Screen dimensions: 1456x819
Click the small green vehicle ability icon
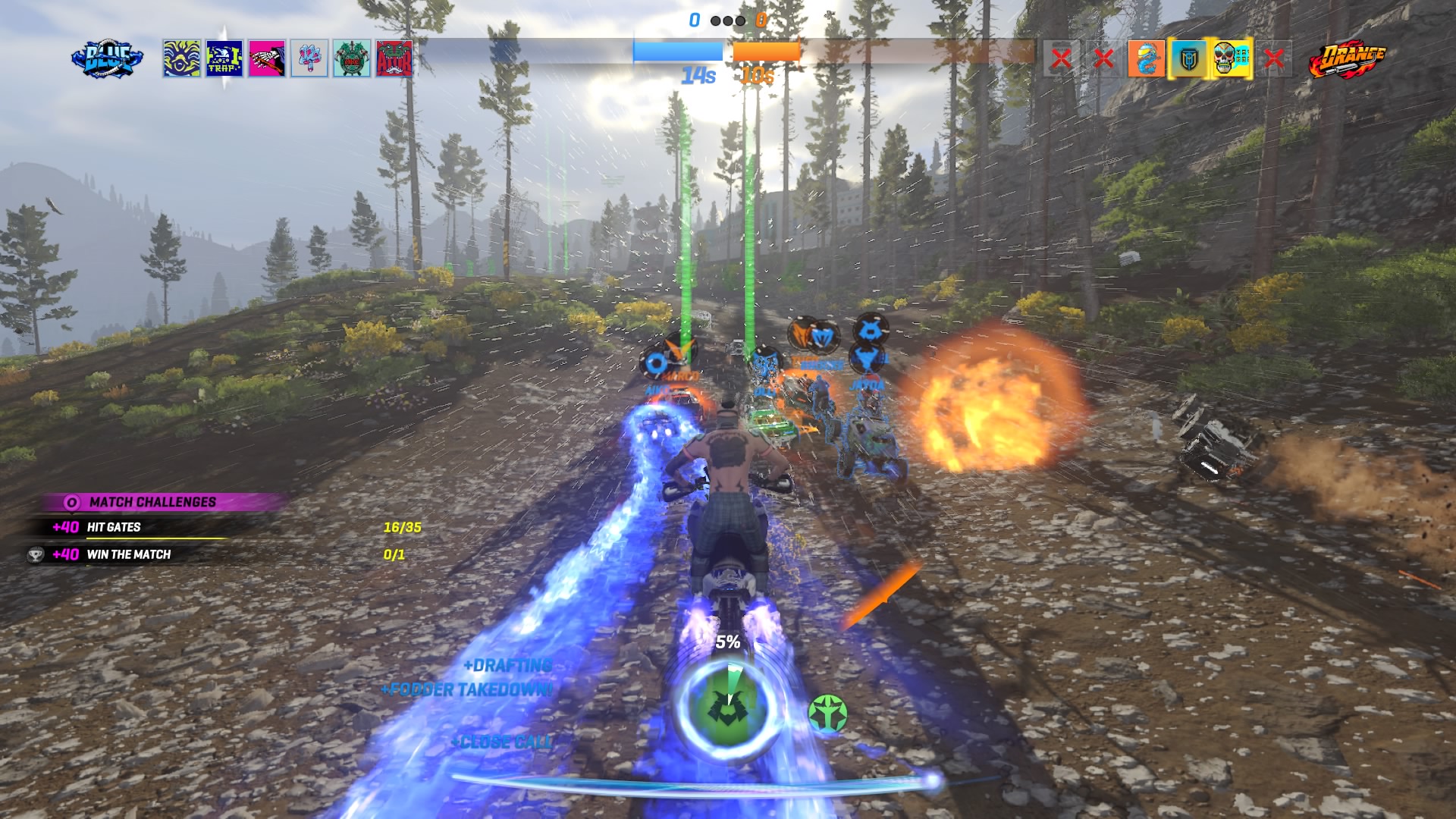(827, 714)
